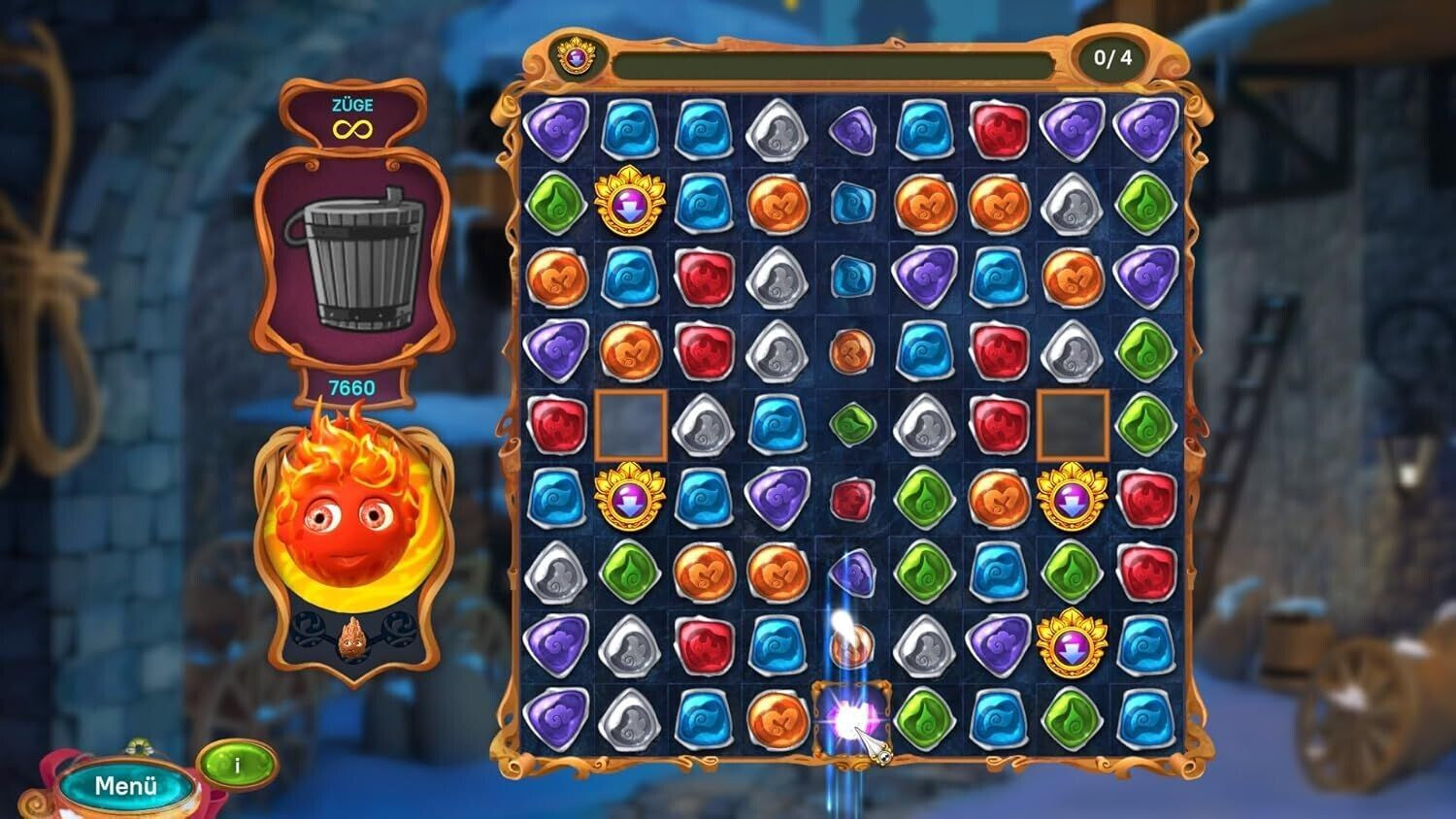Select the white gem in the leftmost column
The image size is (1456, 819).
tap(556, 572)
